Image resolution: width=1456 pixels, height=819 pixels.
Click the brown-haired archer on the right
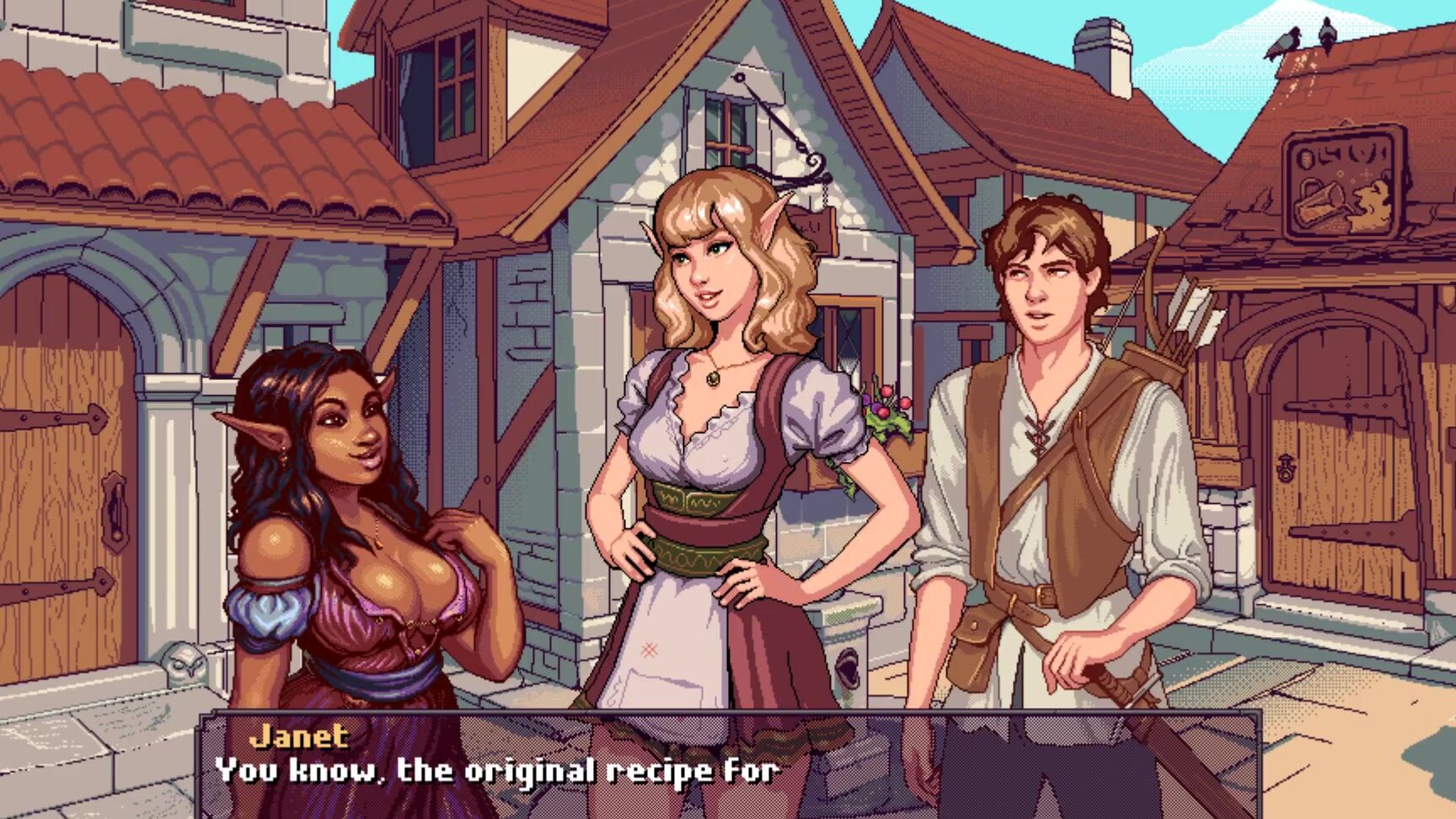click(x=1053, y=463)
